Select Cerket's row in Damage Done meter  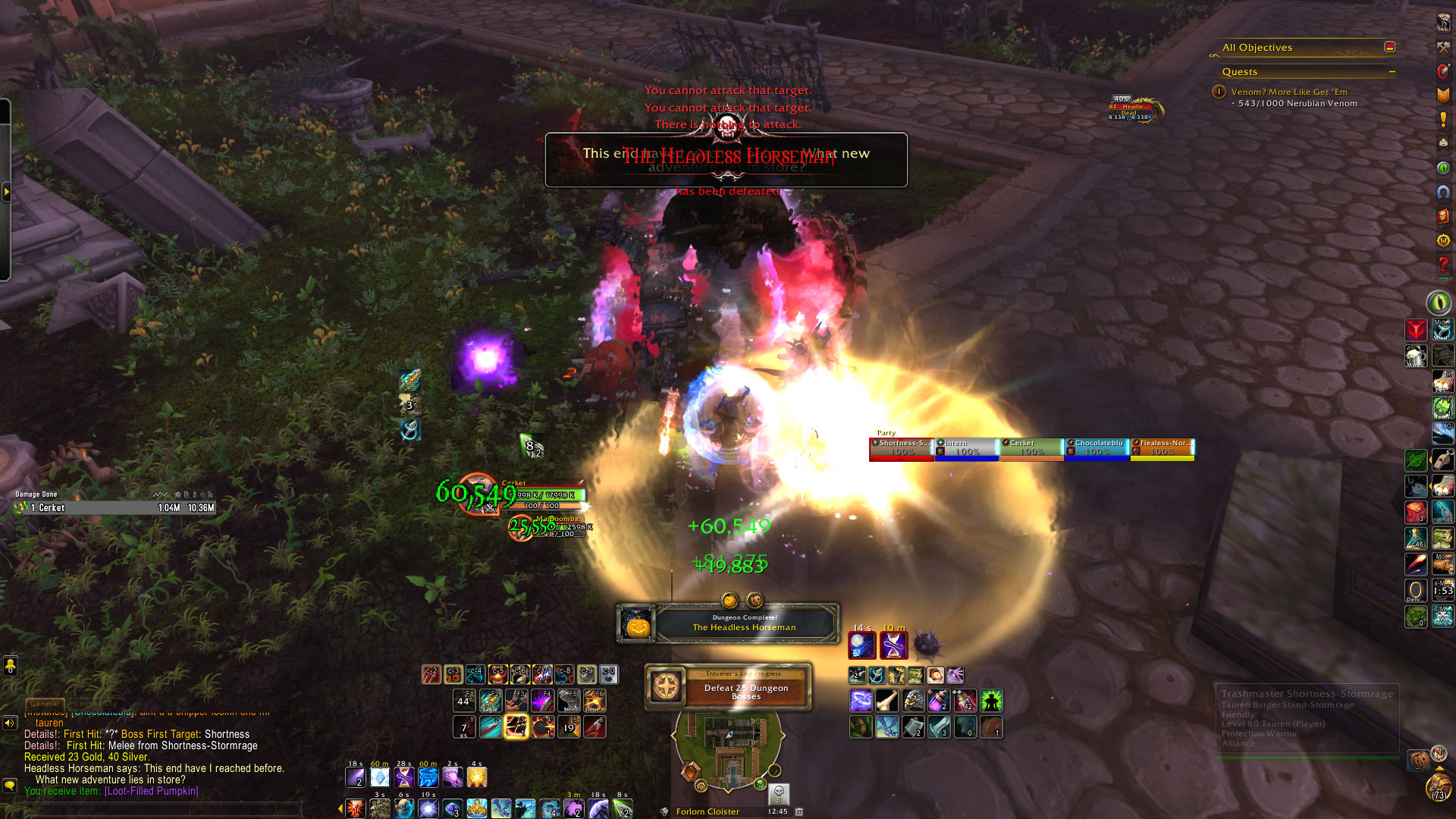point(115,508)
